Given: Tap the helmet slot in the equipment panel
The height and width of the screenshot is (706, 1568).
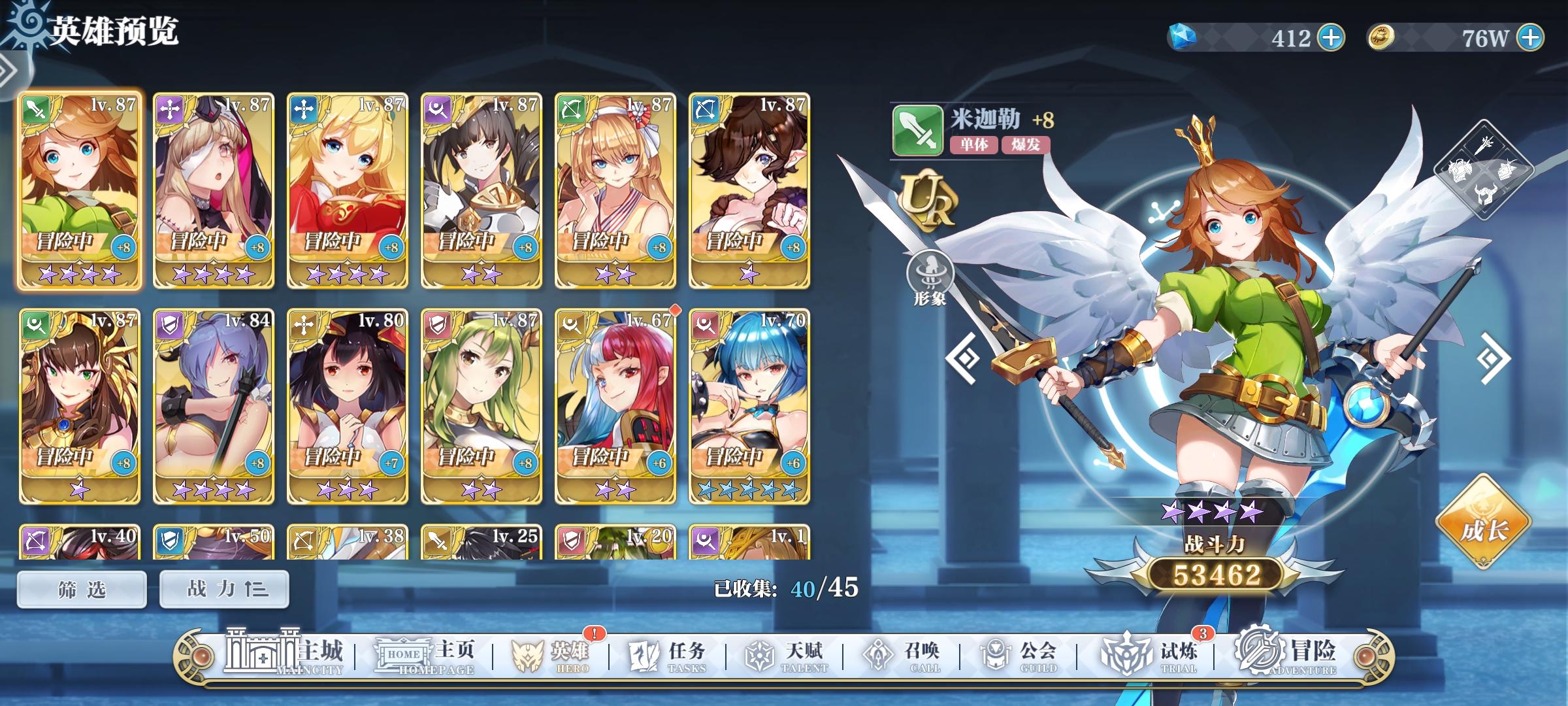Looking at the screenshot, I should [x=1486, y=193].
